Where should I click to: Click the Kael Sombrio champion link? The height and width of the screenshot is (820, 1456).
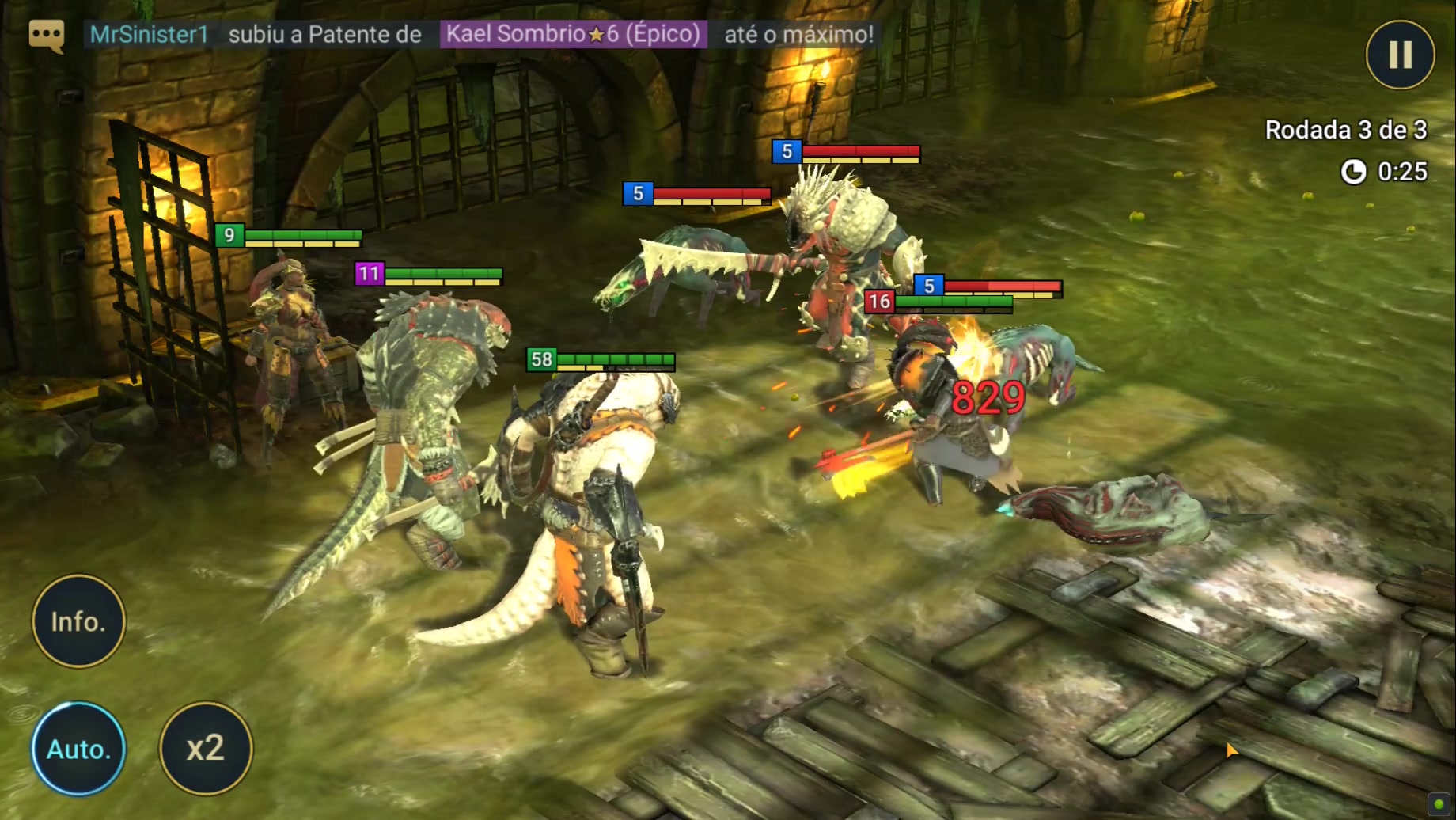(x=573, y=34)
